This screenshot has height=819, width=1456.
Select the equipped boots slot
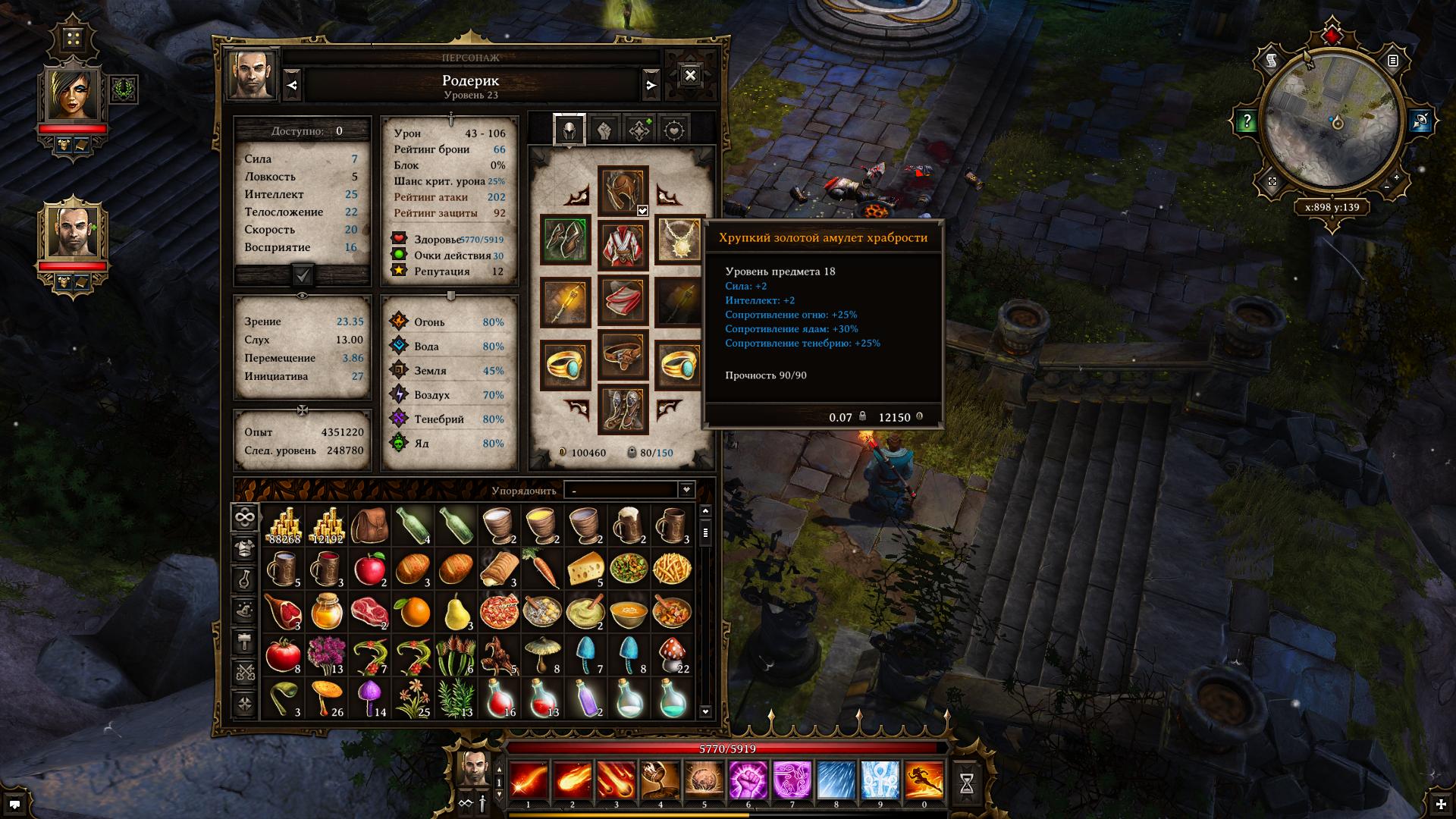pos(623,409)
